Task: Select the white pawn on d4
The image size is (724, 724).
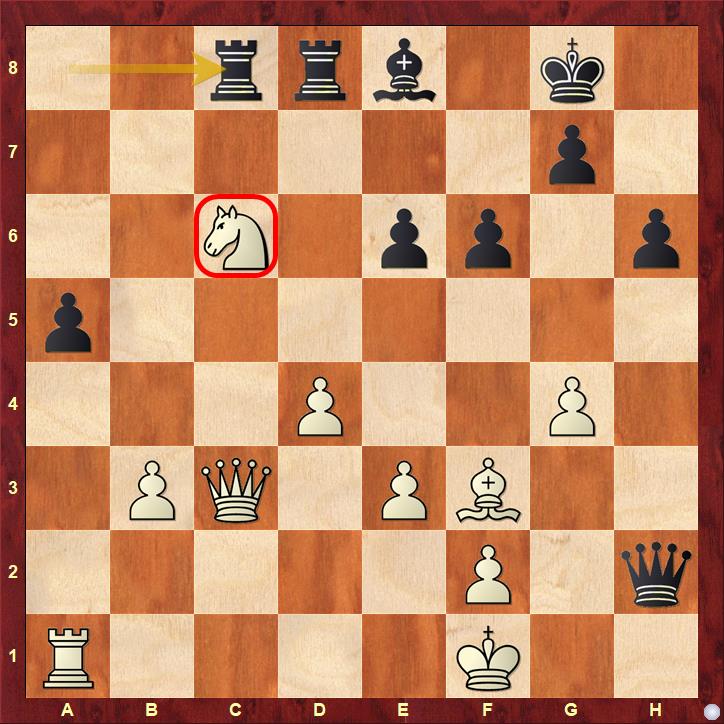Action: 320,404
